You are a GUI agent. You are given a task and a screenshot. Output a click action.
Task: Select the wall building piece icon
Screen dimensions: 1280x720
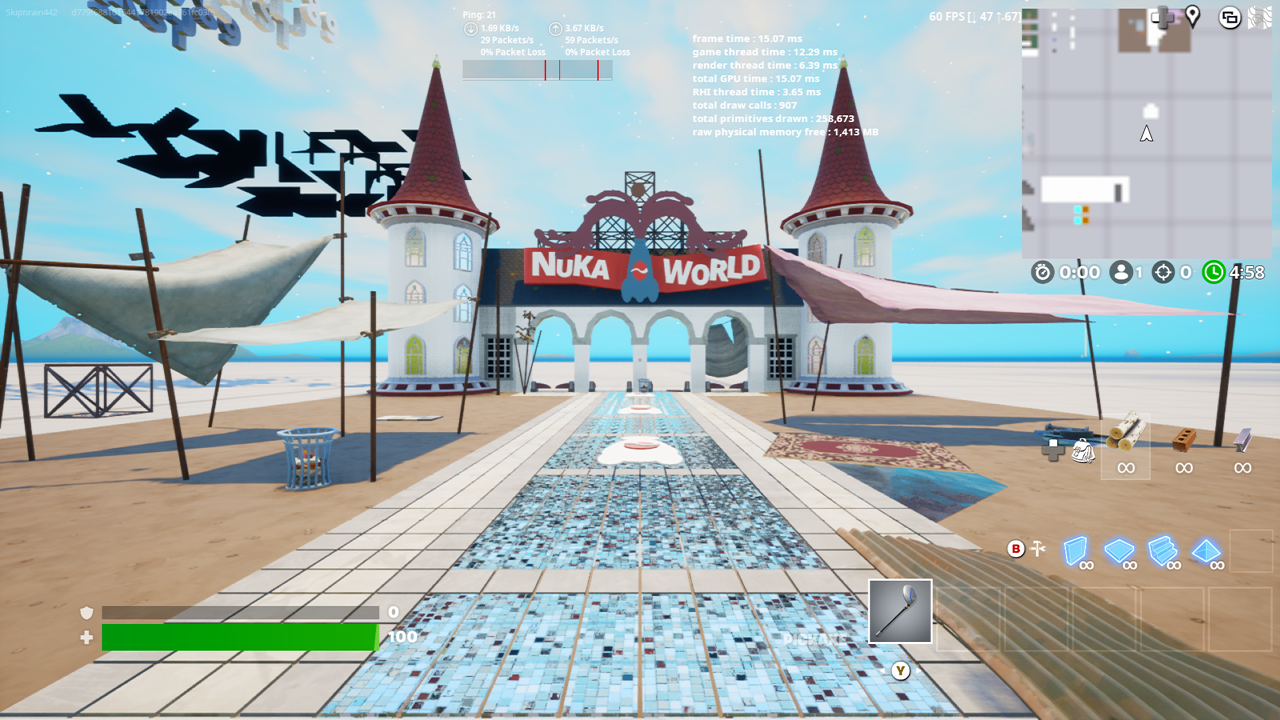1076,551
